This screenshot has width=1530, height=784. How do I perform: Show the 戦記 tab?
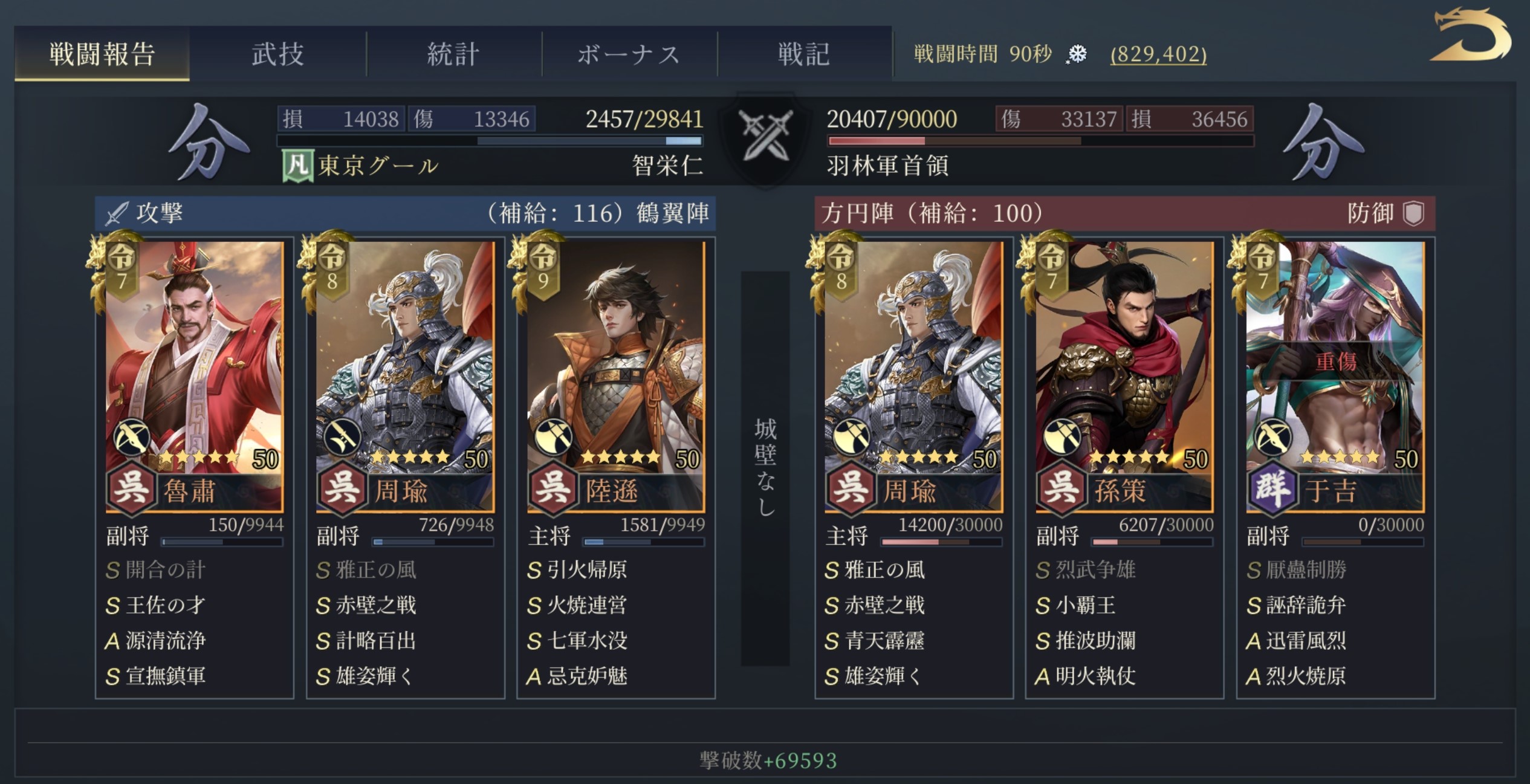click(804, 54)
